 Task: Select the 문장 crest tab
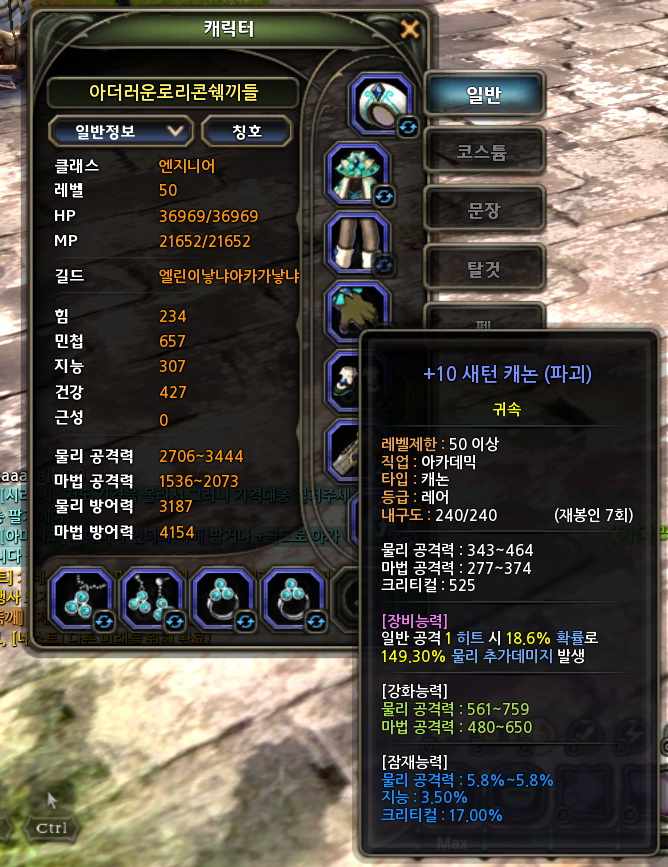pyautogui.click(x=484, y=211)
